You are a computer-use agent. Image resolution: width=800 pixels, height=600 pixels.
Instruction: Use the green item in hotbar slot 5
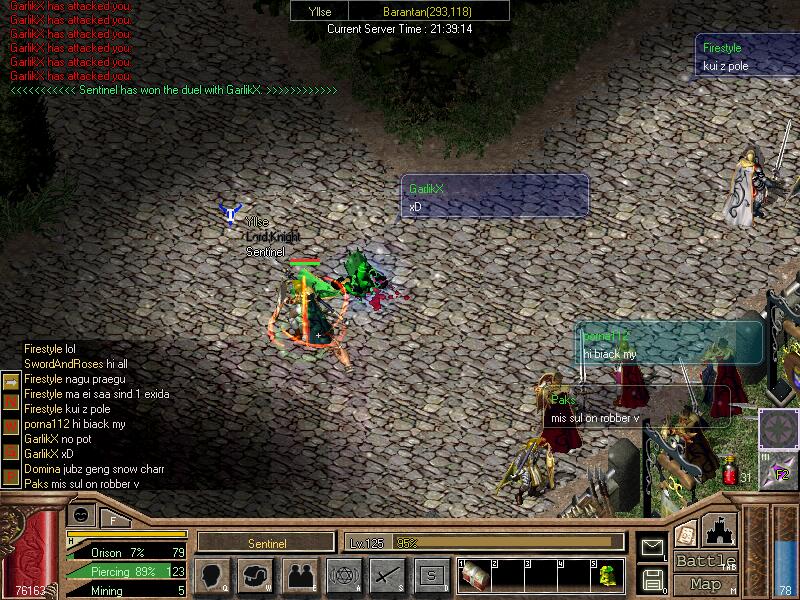coord(607,576)
